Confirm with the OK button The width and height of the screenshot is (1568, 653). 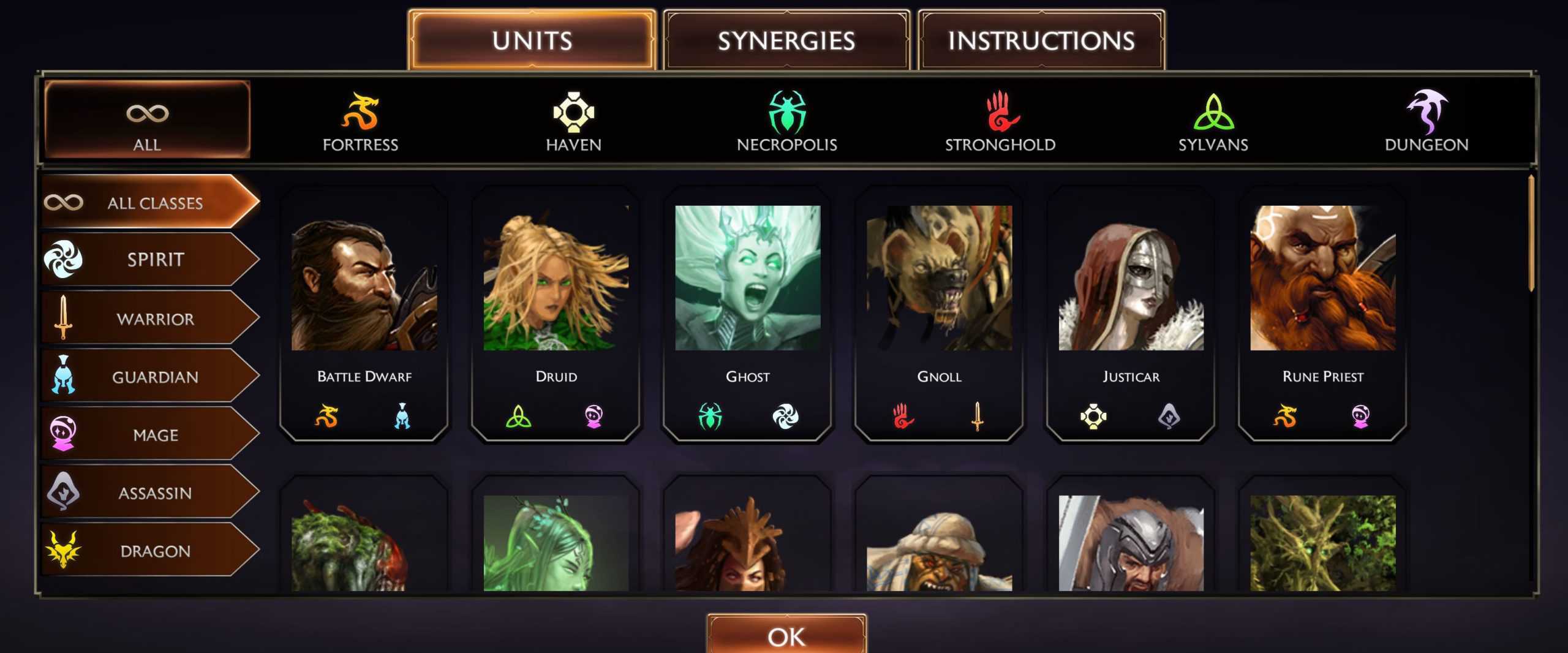click(786, 636)
